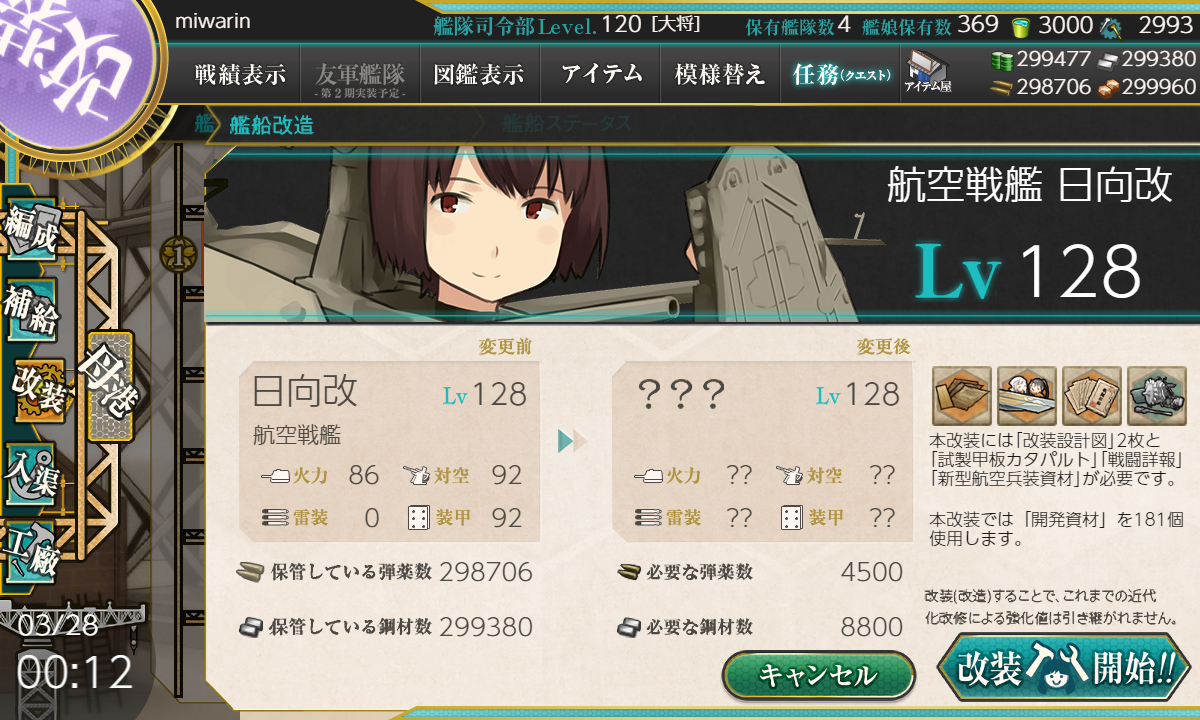Click the 戦闘詳報 action report icon
The image size is (1200, 720).
coord(1092,396)
